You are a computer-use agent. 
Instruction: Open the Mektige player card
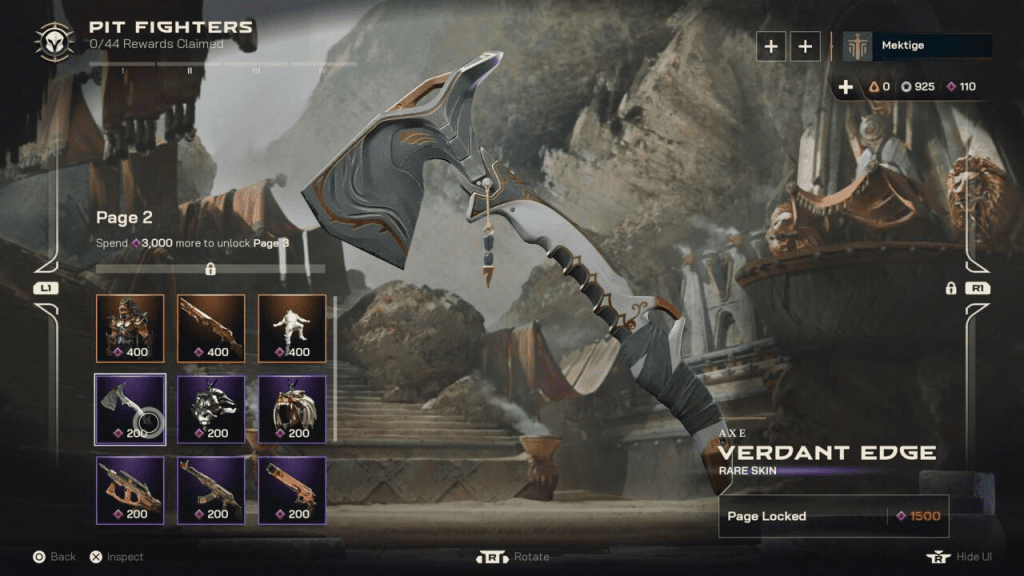pos(917,46)
